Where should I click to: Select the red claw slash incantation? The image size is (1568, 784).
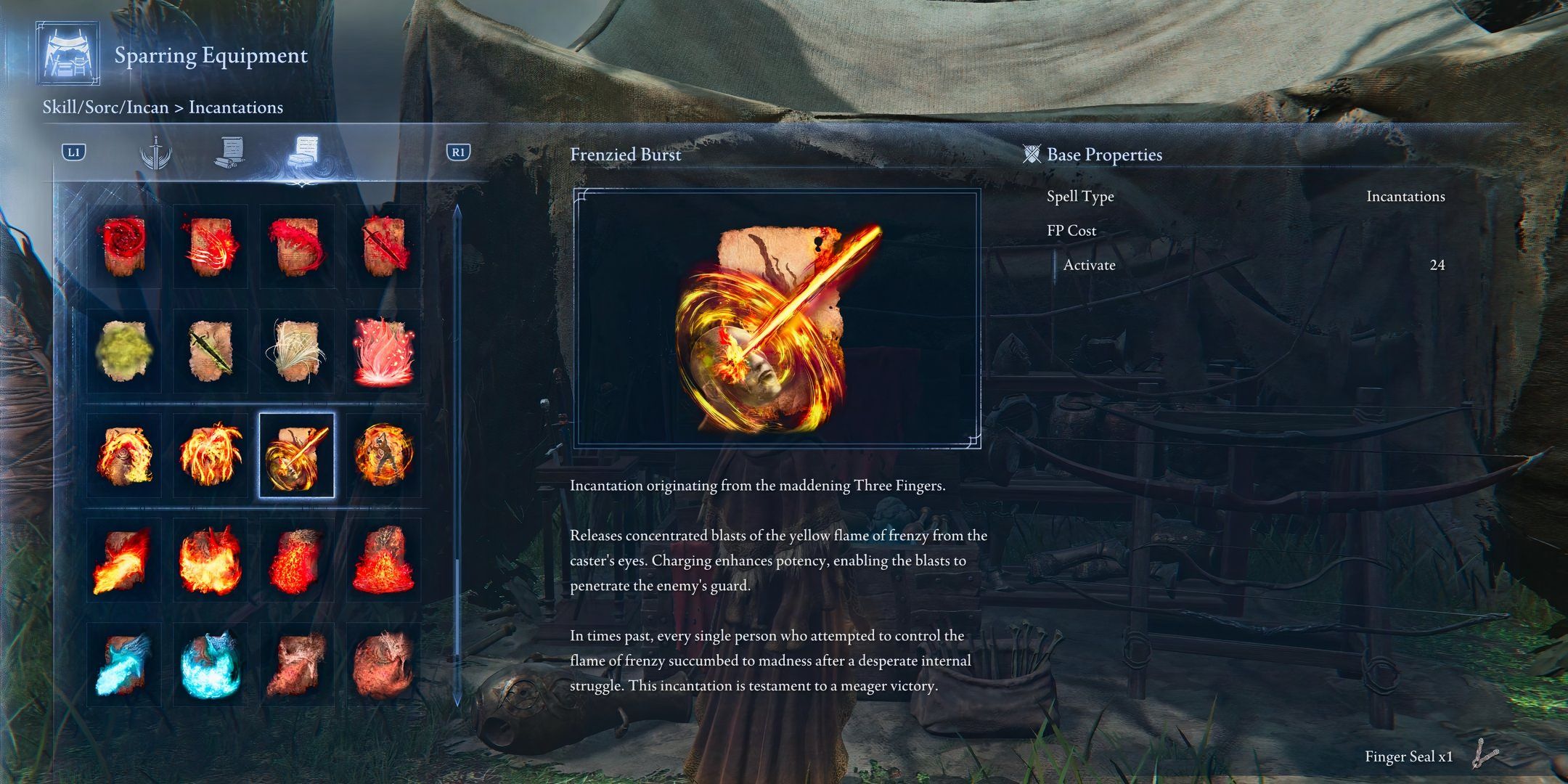tap(211, 247)
